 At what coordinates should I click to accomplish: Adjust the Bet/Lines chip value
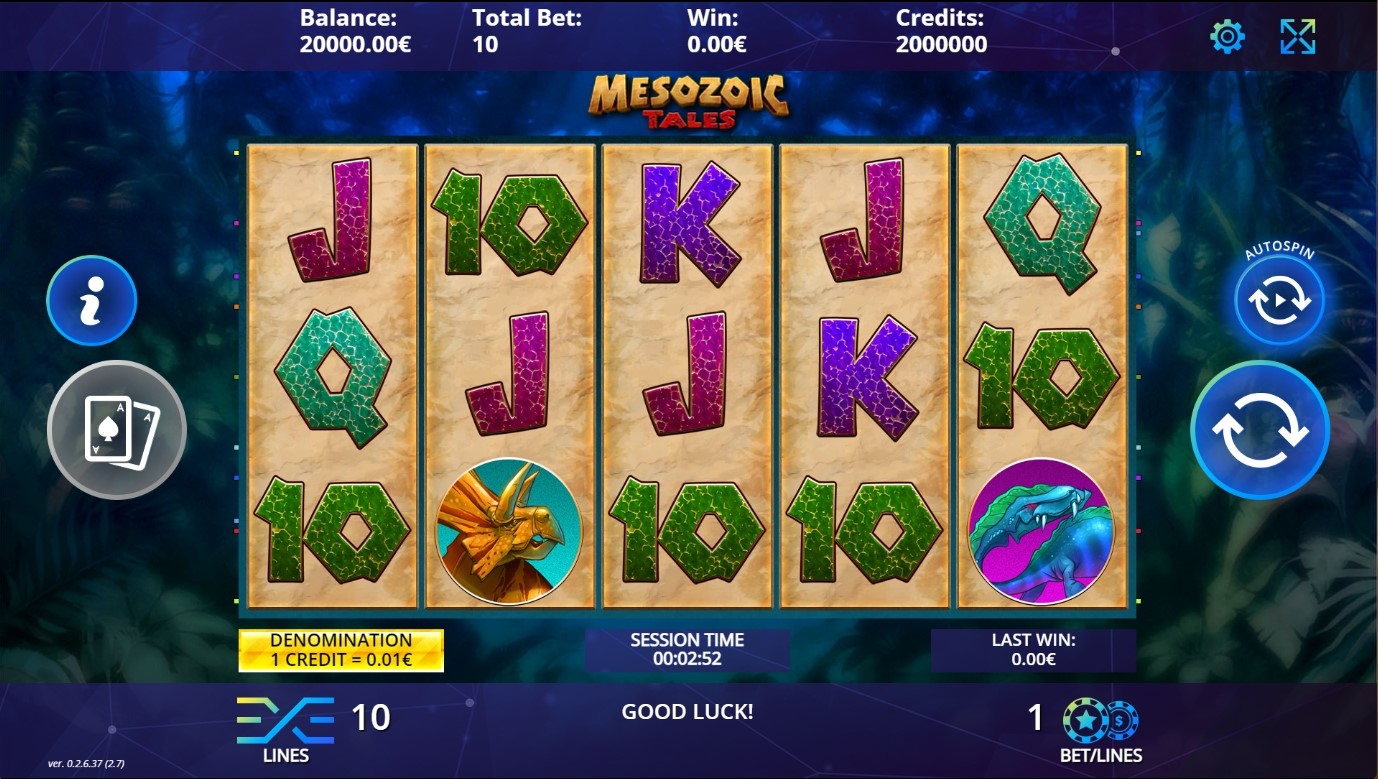1100,720
